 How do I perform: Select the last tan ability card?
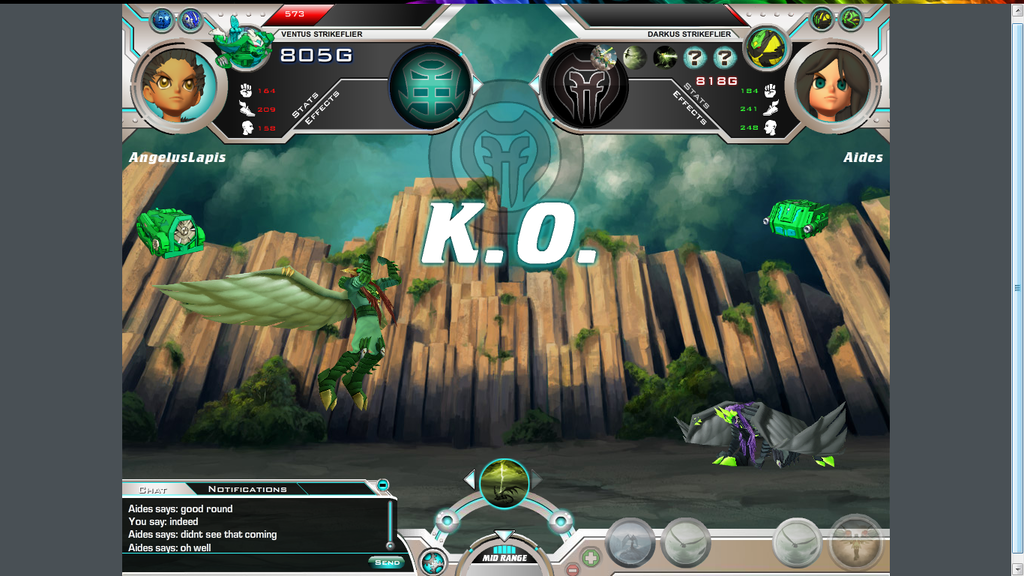[856, 542]
